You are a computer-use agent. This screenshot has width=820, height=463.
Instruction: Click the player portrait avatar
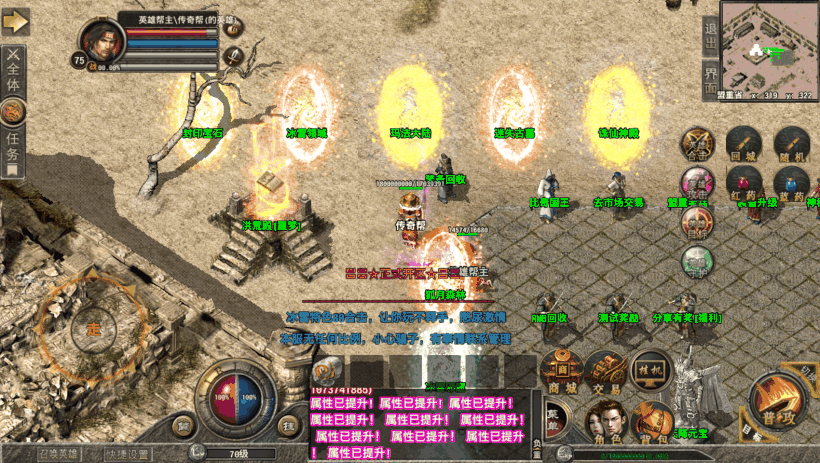102,42
